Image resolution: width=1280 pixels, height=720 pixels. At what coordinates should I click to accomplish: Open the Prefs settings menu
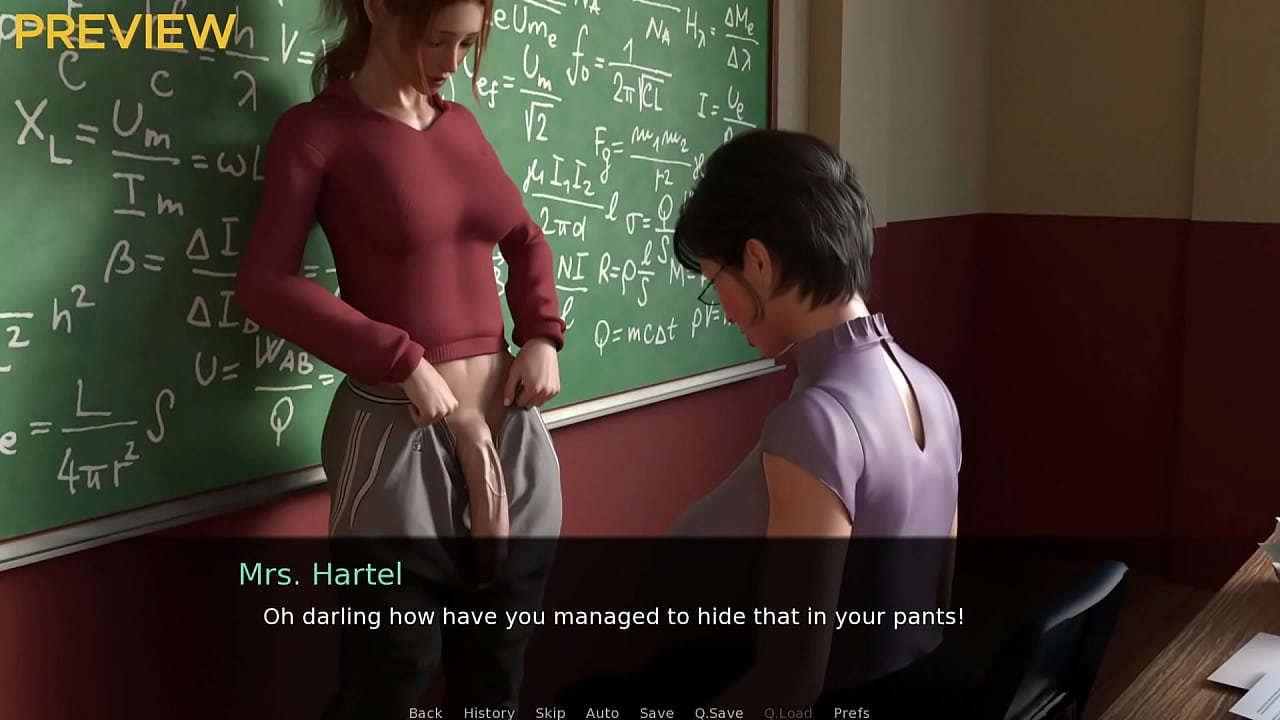(x=851, y=712)
